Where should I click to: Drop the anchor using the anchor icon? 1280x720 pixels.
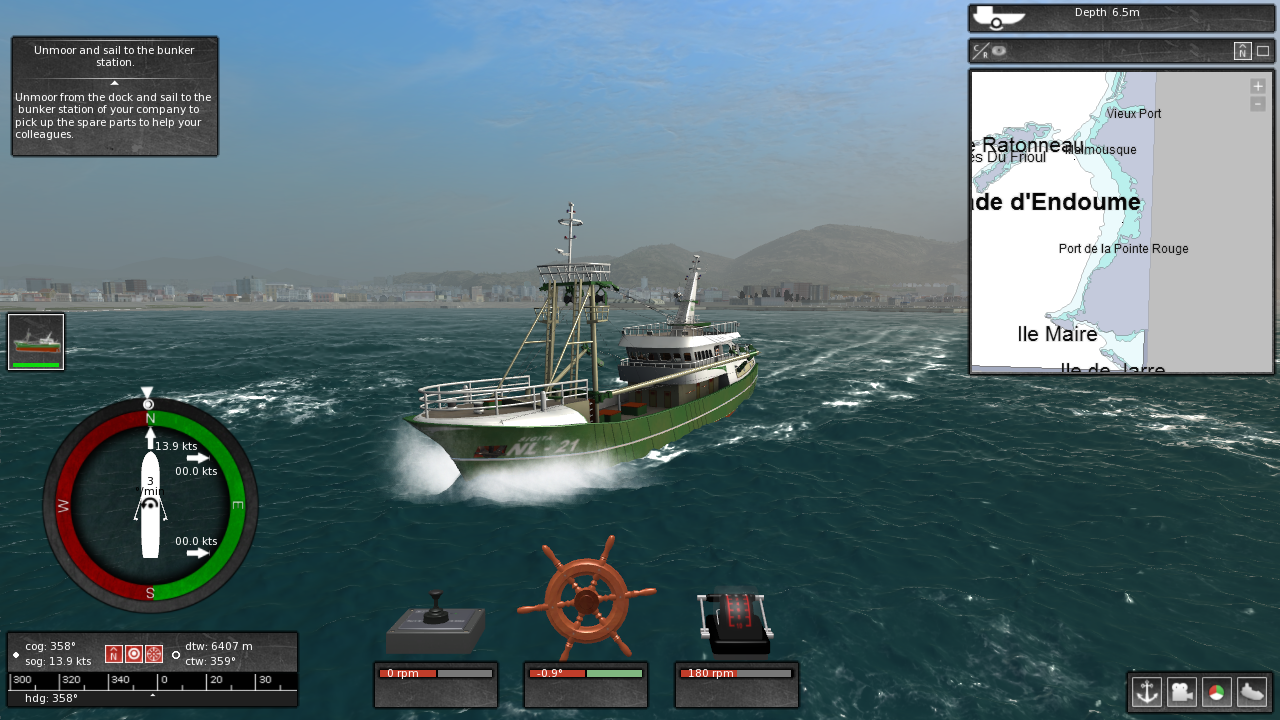(1147, 692)
